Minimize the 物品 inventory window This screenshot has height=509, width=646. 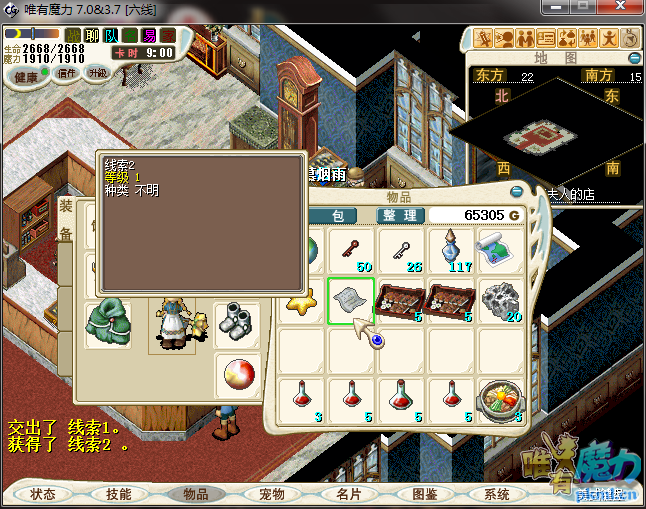click(x=517, y=191)
